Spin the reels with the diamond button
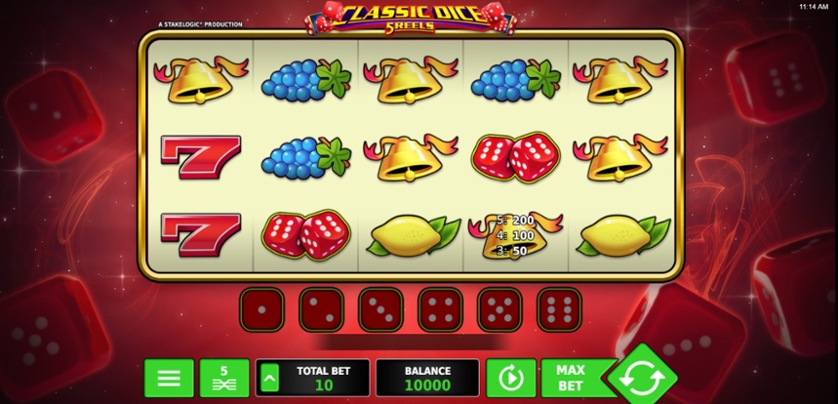 point(639,379)
